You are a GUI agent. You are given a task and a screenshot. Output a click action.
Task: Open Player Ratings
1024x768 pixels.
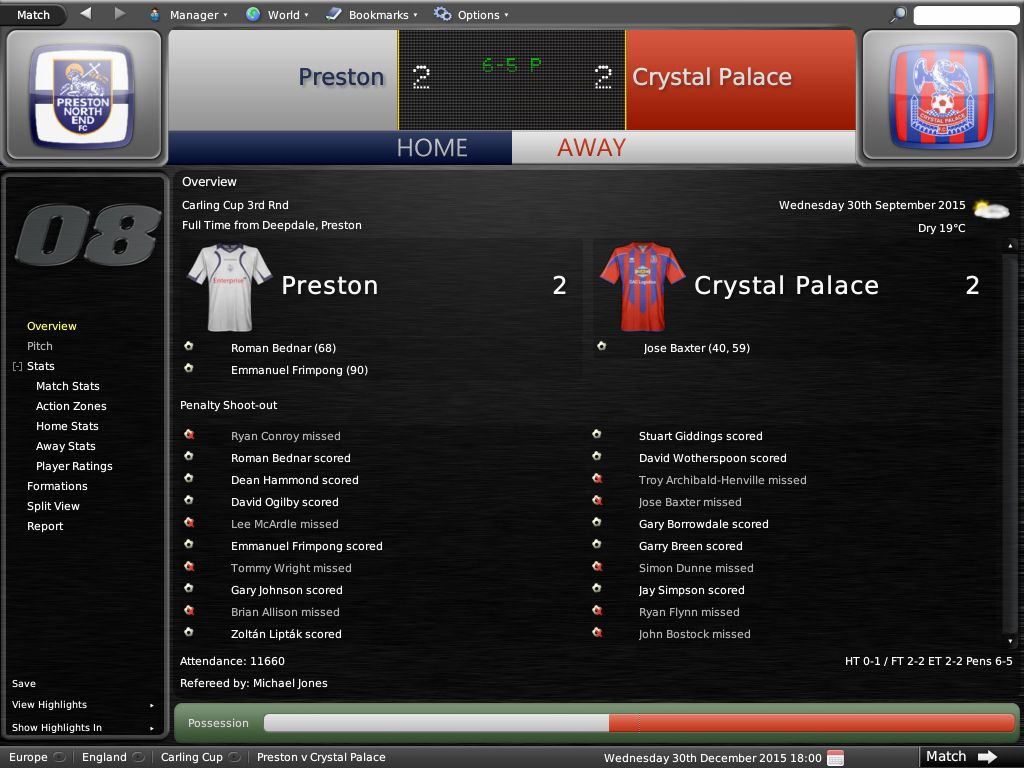(x=74, y=466)
